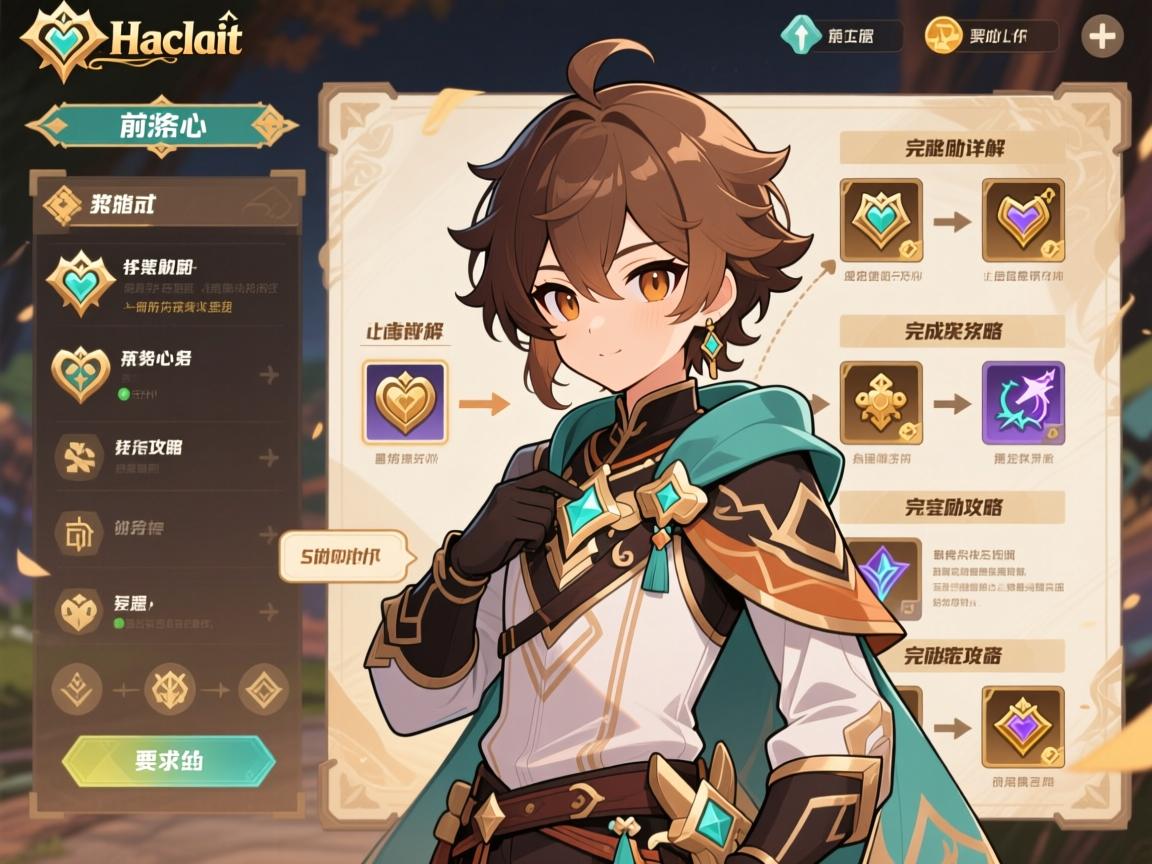Click the green button at the bottom of the left panel
This screenshot has width=1152, height=864.
tap(168, 762)
